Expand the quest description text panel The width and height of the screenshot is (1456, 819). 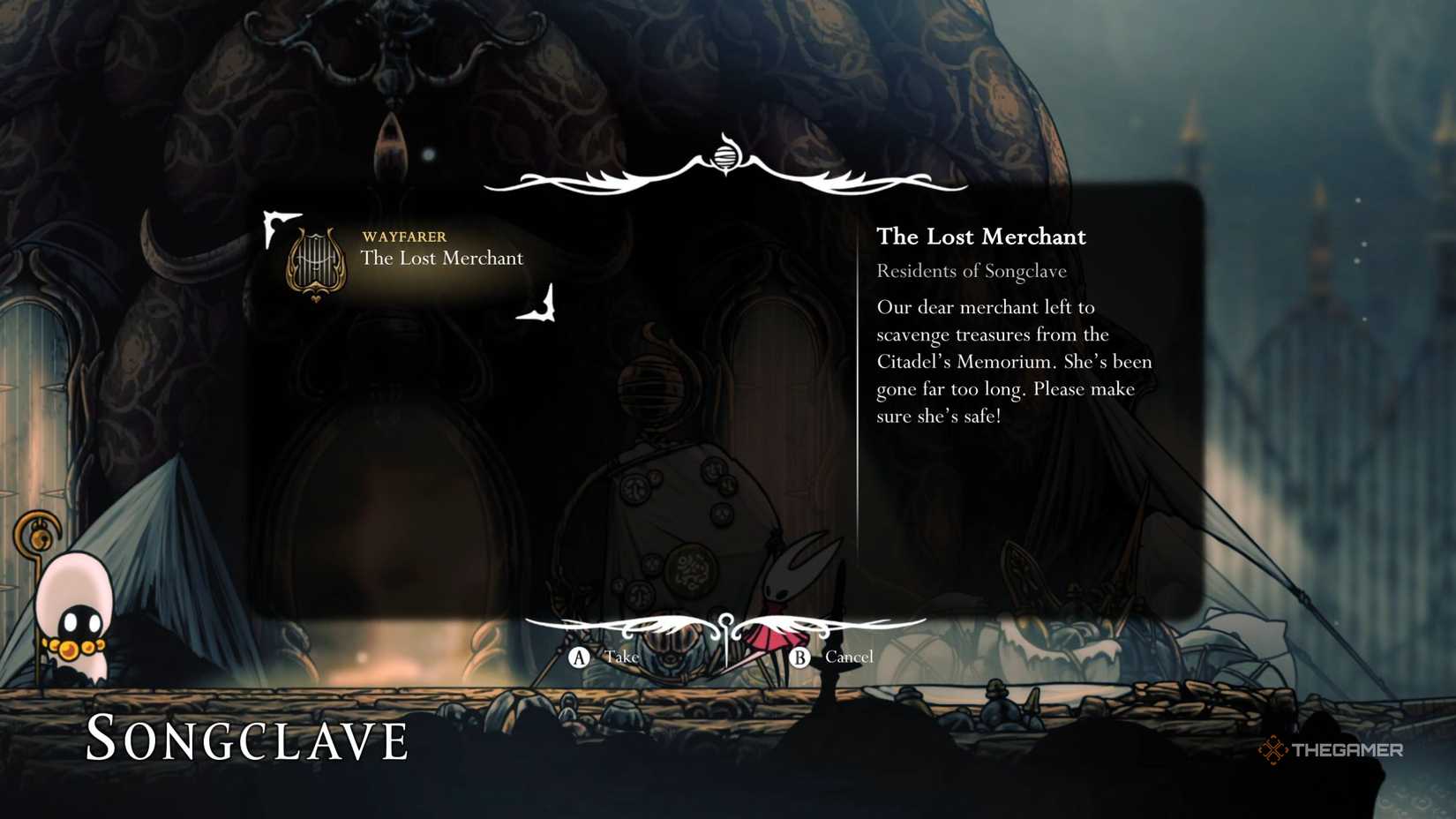(x=1015, y=362)
